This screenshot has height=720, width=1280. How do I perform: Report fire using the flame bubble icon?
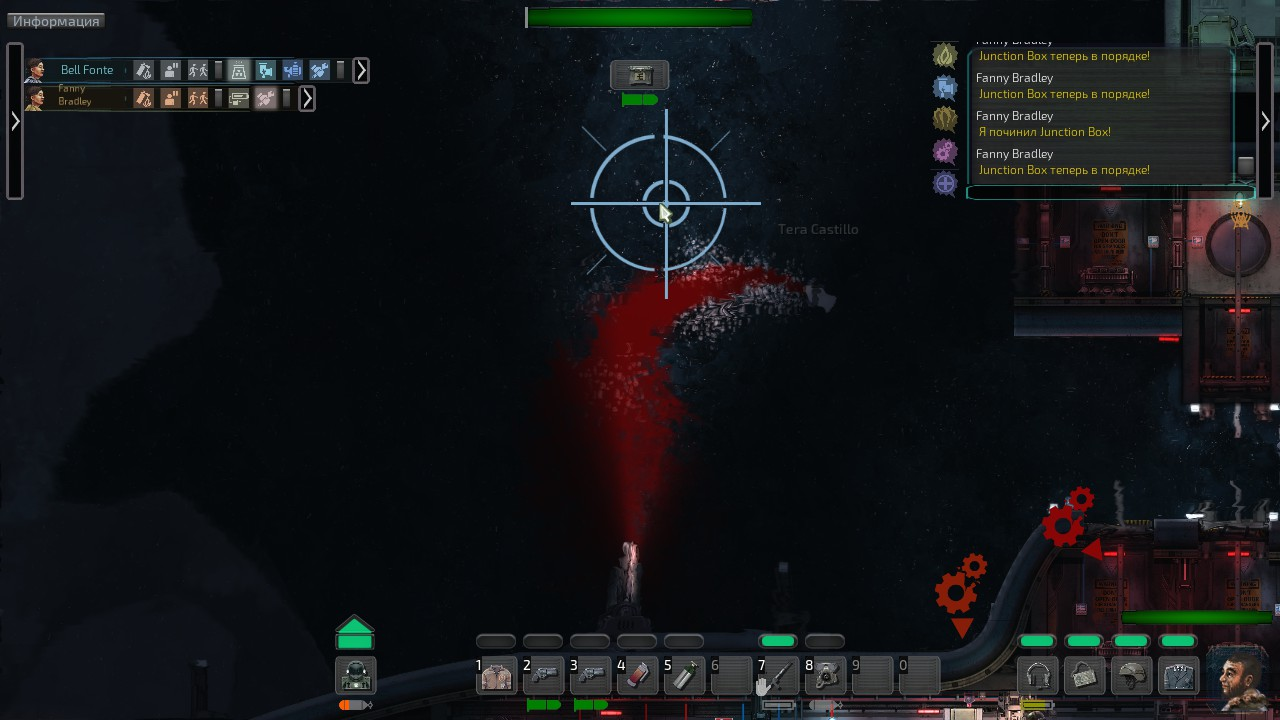[x=945, y=55]
